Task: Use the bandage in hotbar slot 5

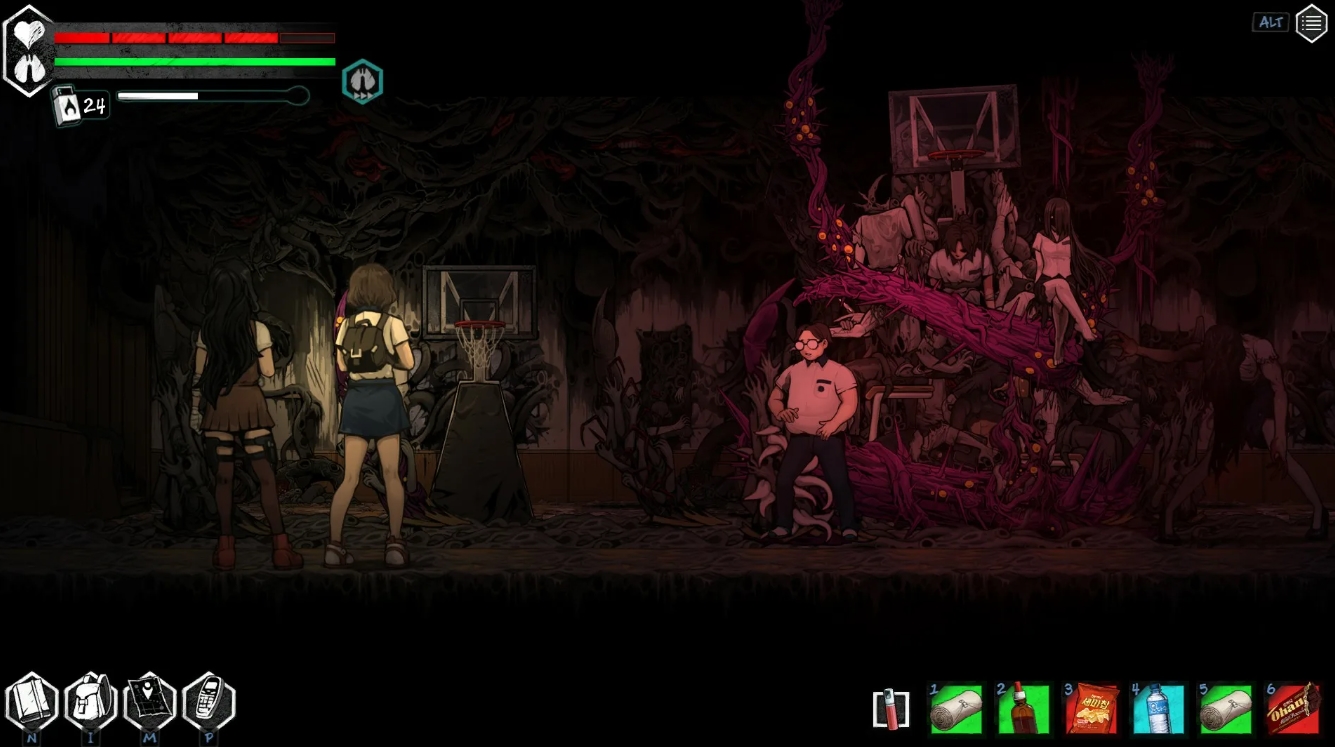Action: (x=1226, y=709)
